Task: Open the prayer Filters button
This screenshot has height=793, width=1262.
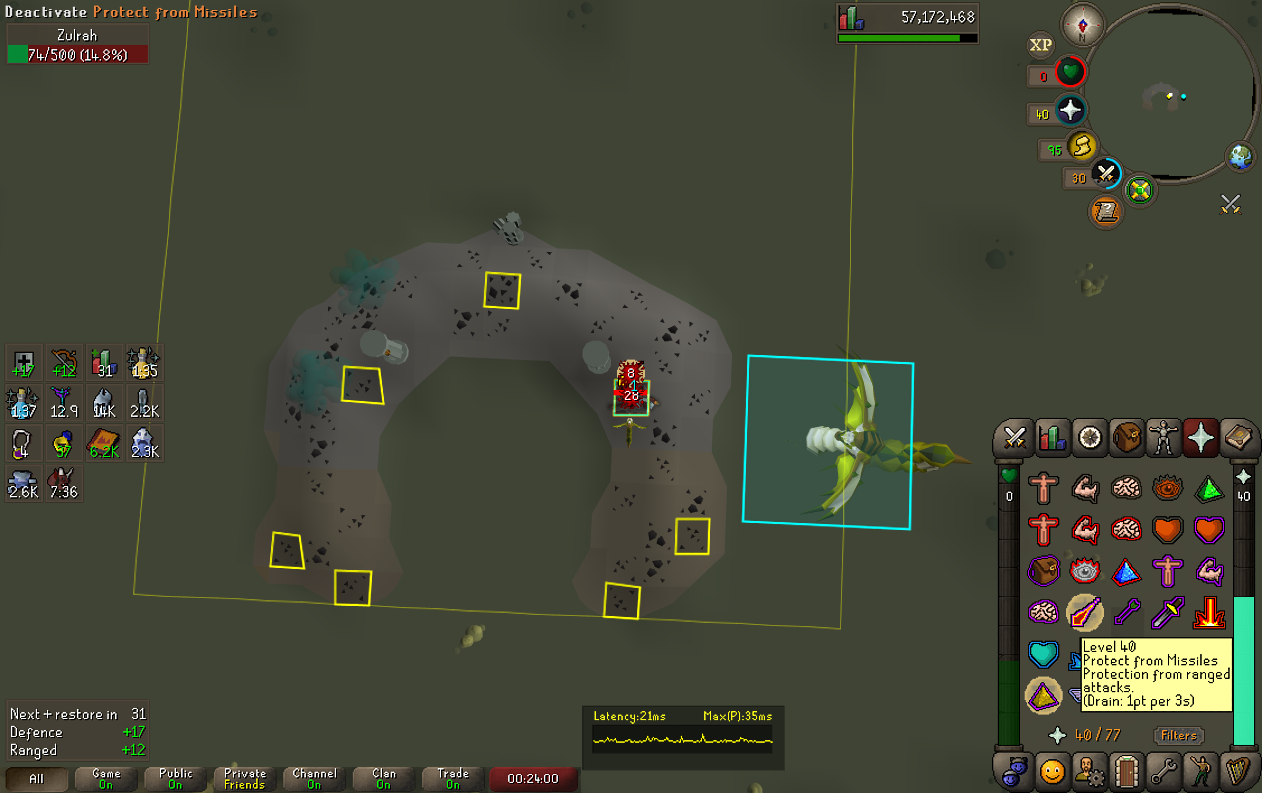Action: coord(1178,736)
